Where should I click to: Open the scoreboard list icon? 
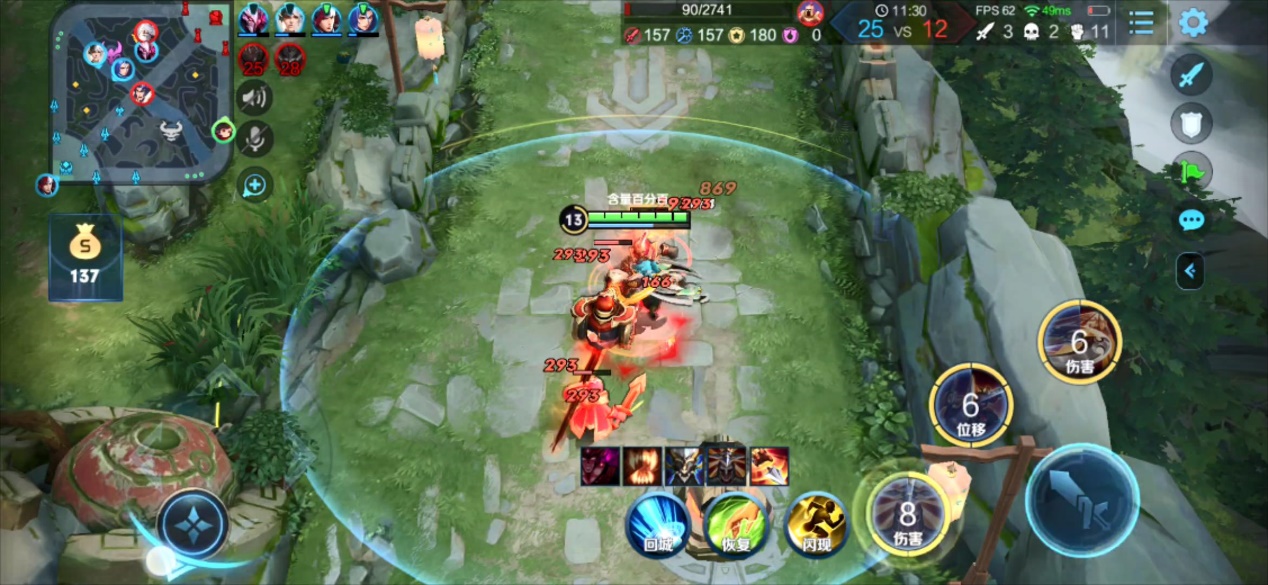[1141, 22]
